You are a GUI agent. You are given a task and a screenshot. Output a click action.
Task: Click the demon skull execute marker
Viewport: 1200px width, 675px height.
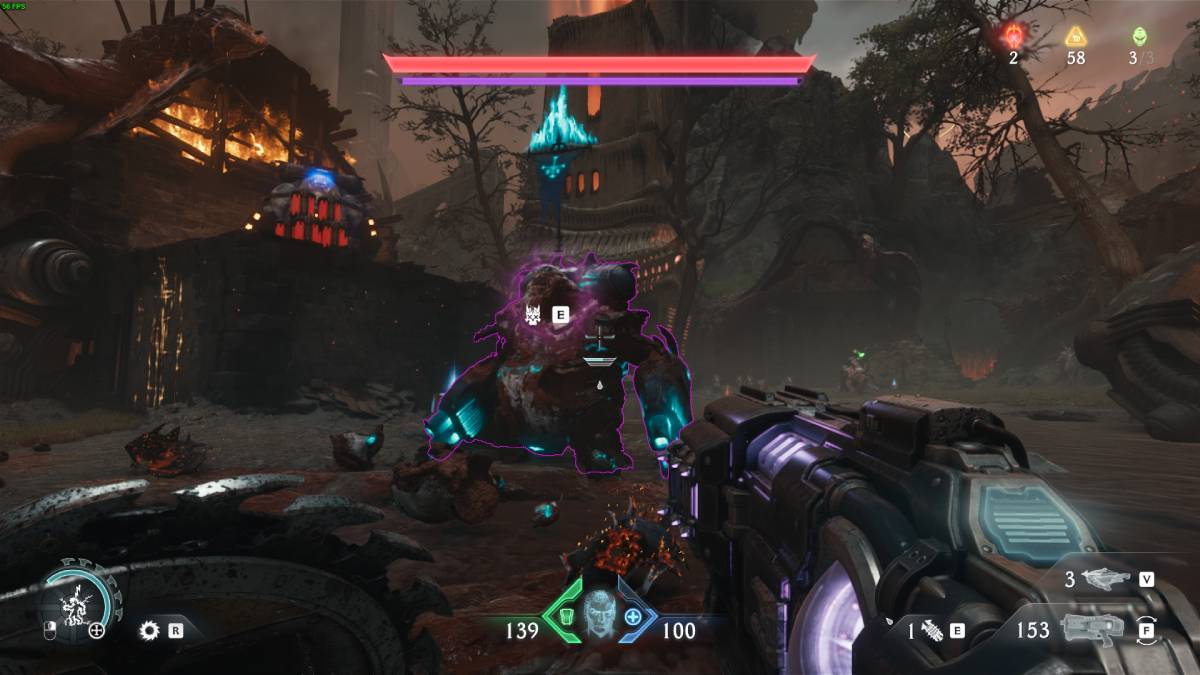click(534, 315)
